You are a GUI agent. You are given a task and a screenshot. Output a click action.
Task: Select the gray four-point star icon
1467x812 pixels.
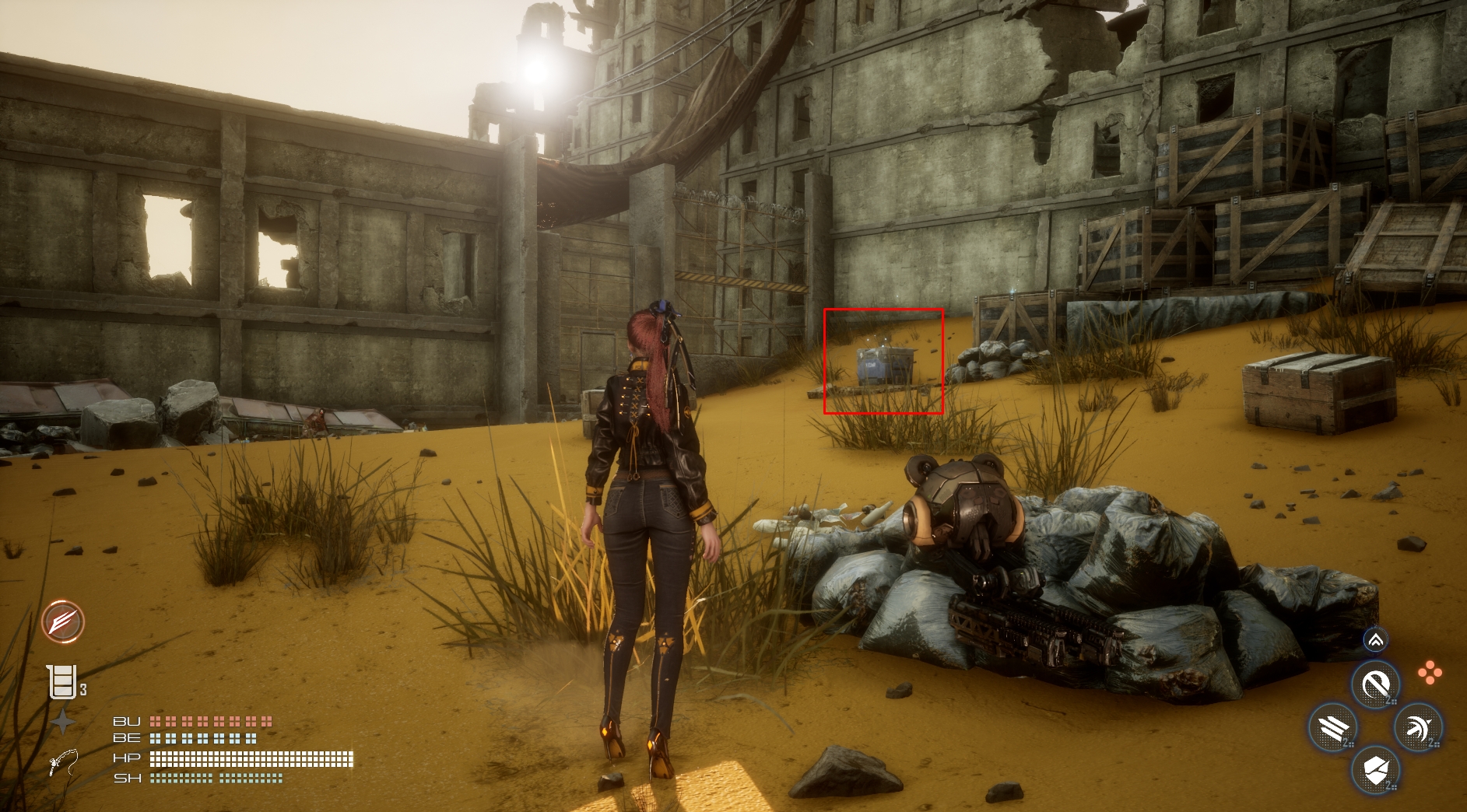pos(62,723)
